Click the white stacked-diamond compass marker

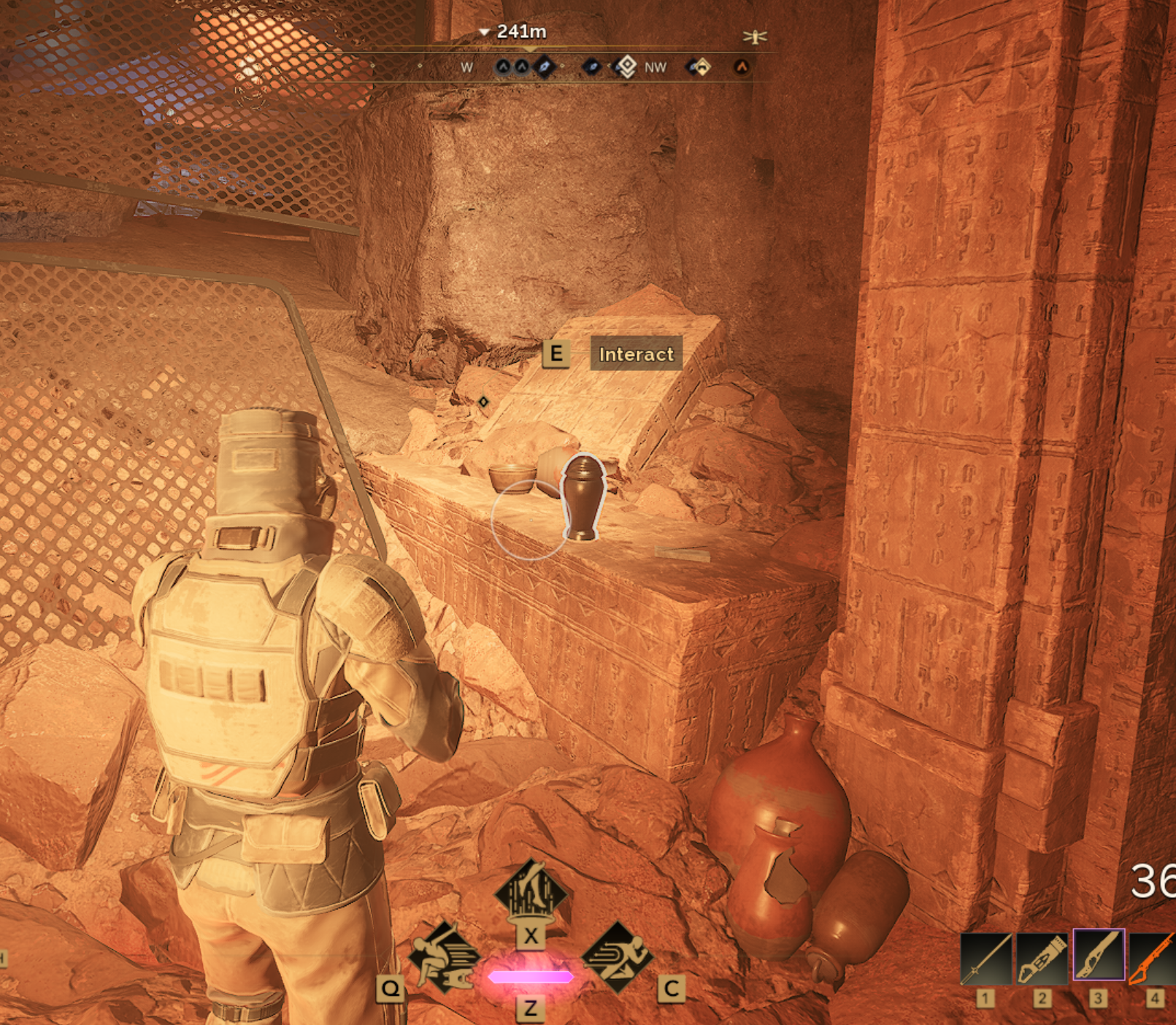pos(626,67)
